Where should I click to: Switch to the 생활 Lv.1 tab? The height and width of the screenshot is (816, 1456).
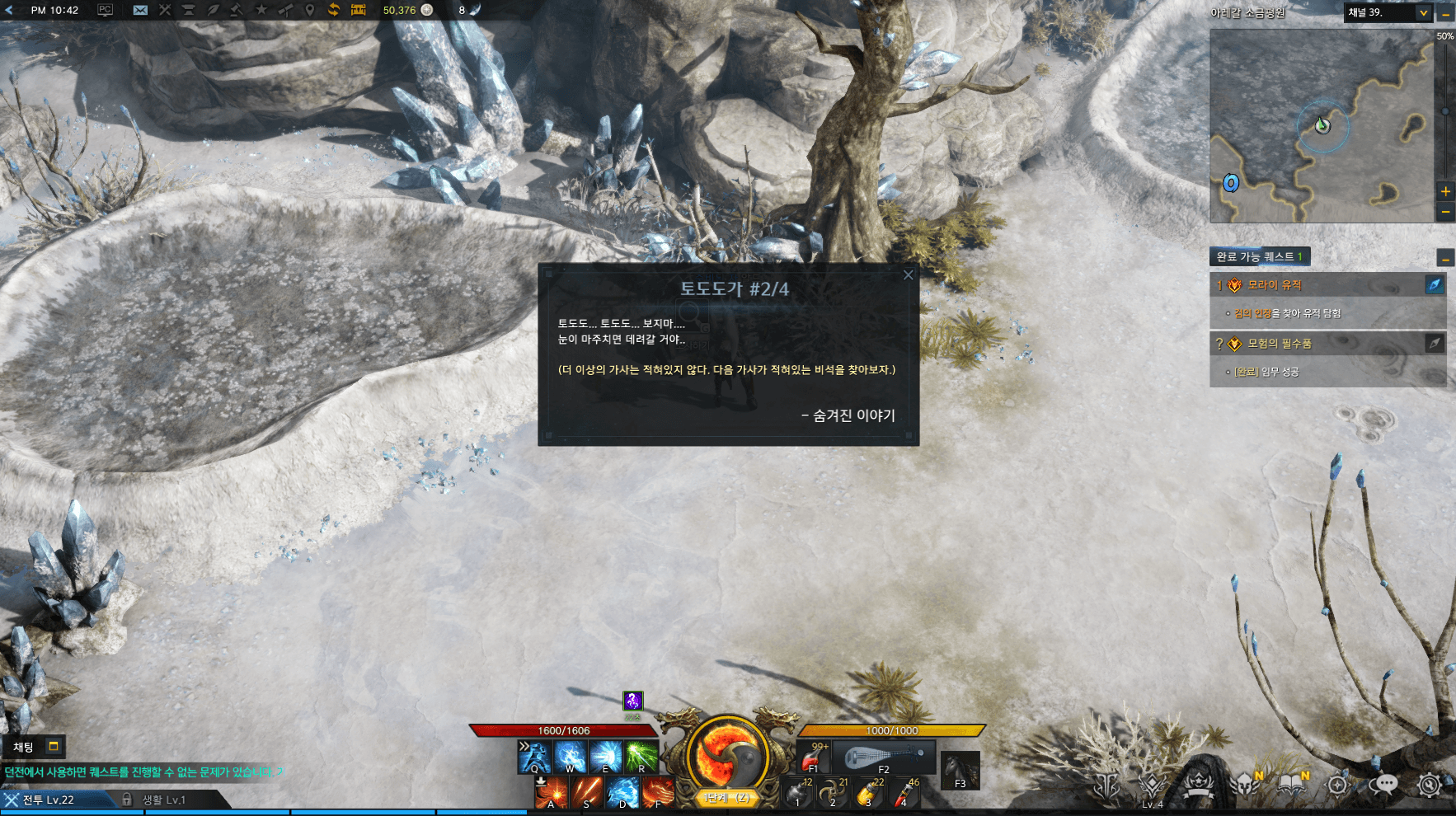163,800
